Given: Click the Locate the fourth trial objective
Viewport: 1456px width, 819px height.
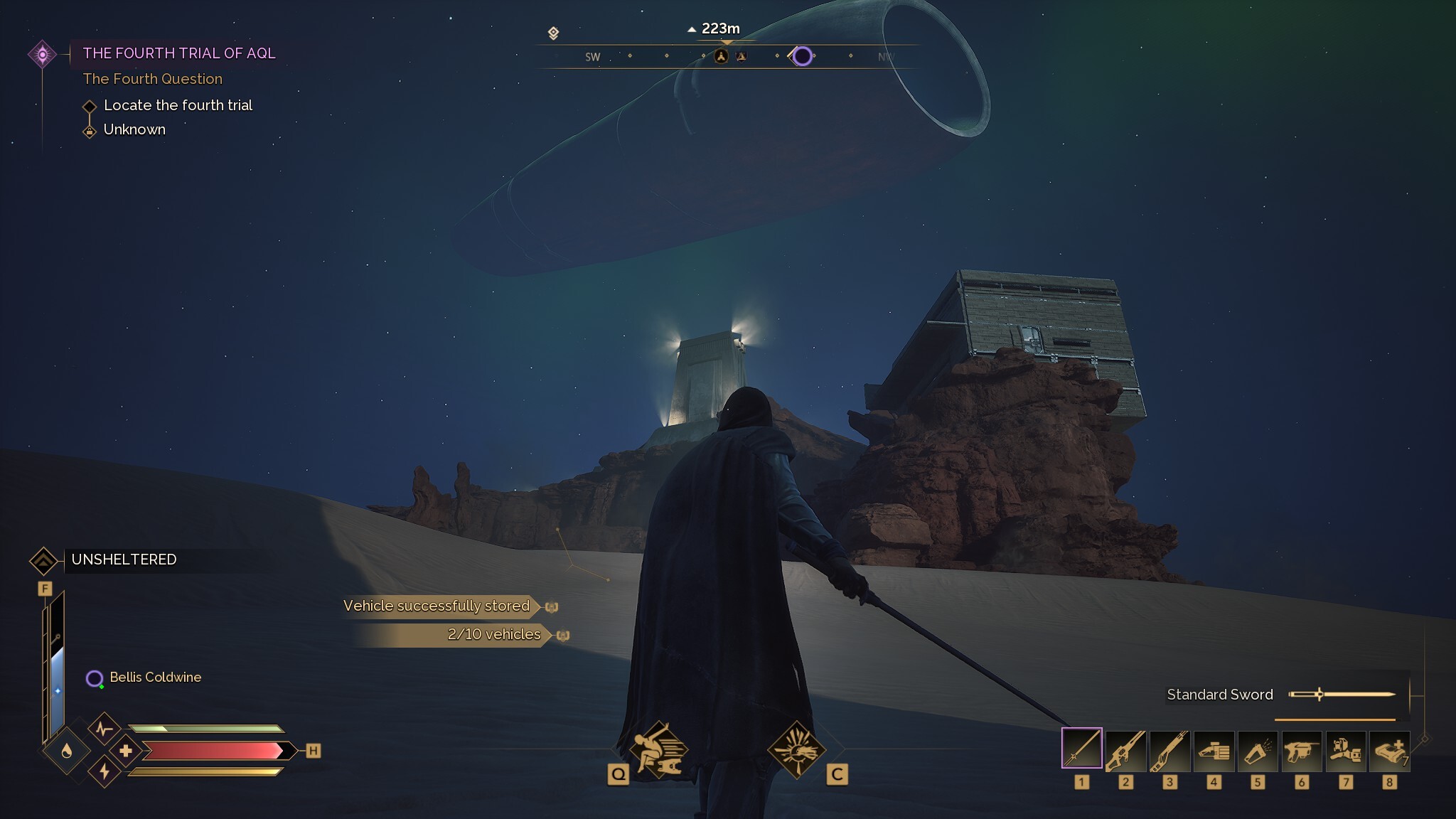Looking at the screenshot, I should 178,105.
